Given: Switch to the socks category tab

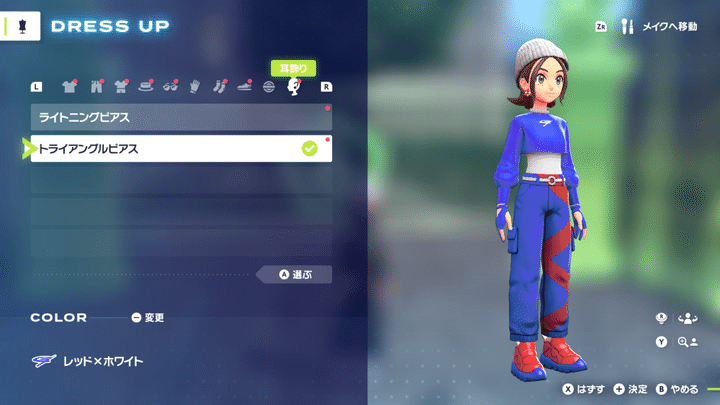Looking at the screenshot, I should [220, 87].
